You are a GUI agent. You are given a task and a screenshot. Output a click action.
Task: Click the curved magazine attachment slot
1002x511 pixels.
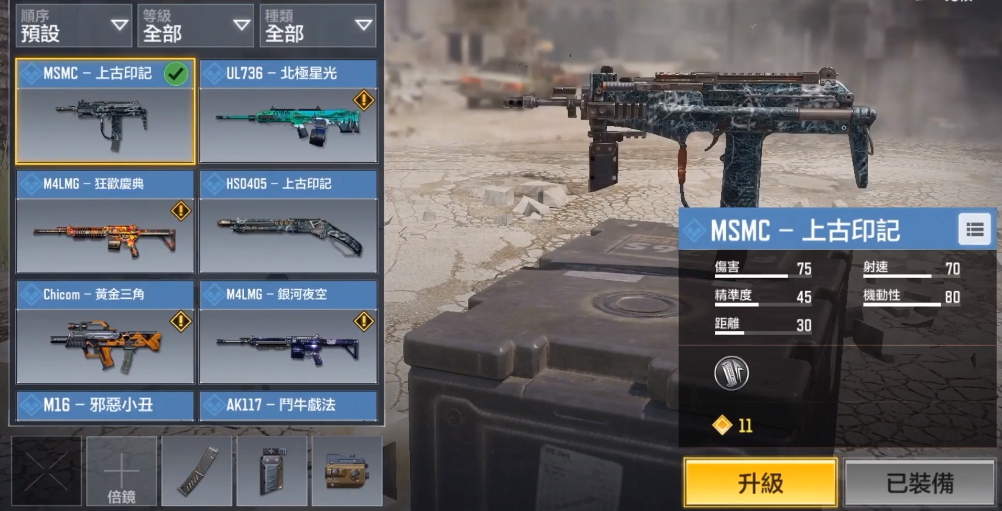point(196,471)
